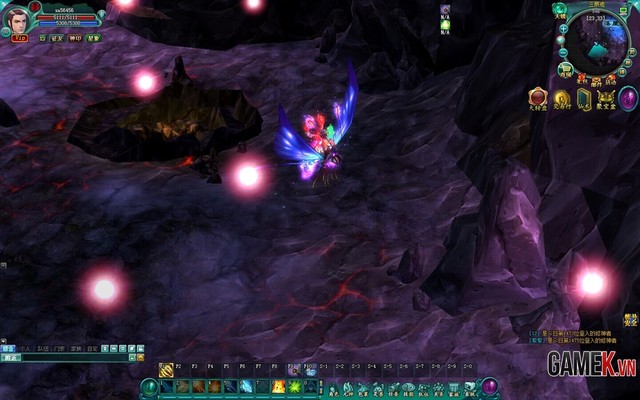This screenshot has height=400, width=640.
Task: Open the 大转盘 lucky wheel icon
Action: pos(537,96)
